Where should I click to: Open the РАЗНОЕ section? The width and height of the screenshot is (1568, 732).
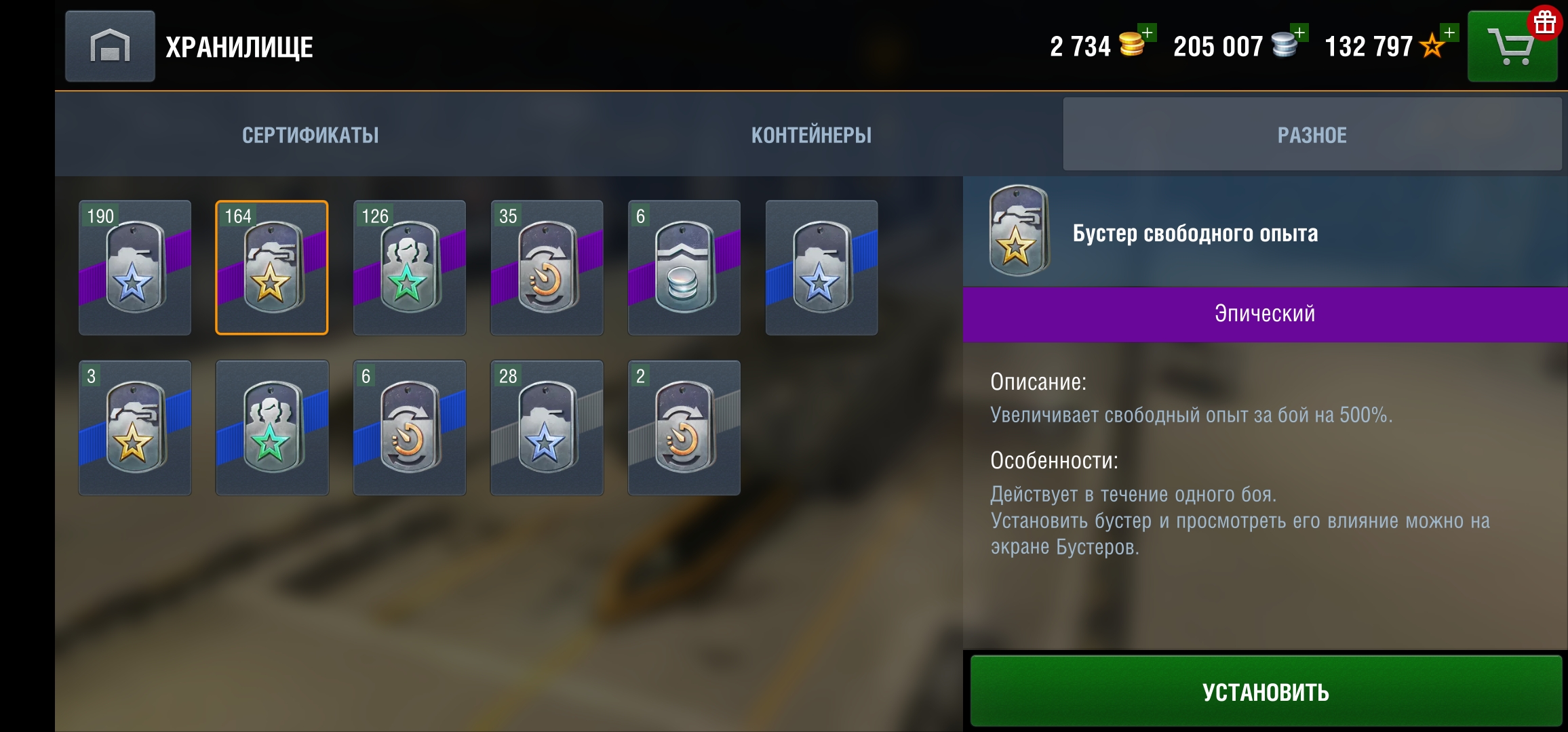coord(1312,134)
